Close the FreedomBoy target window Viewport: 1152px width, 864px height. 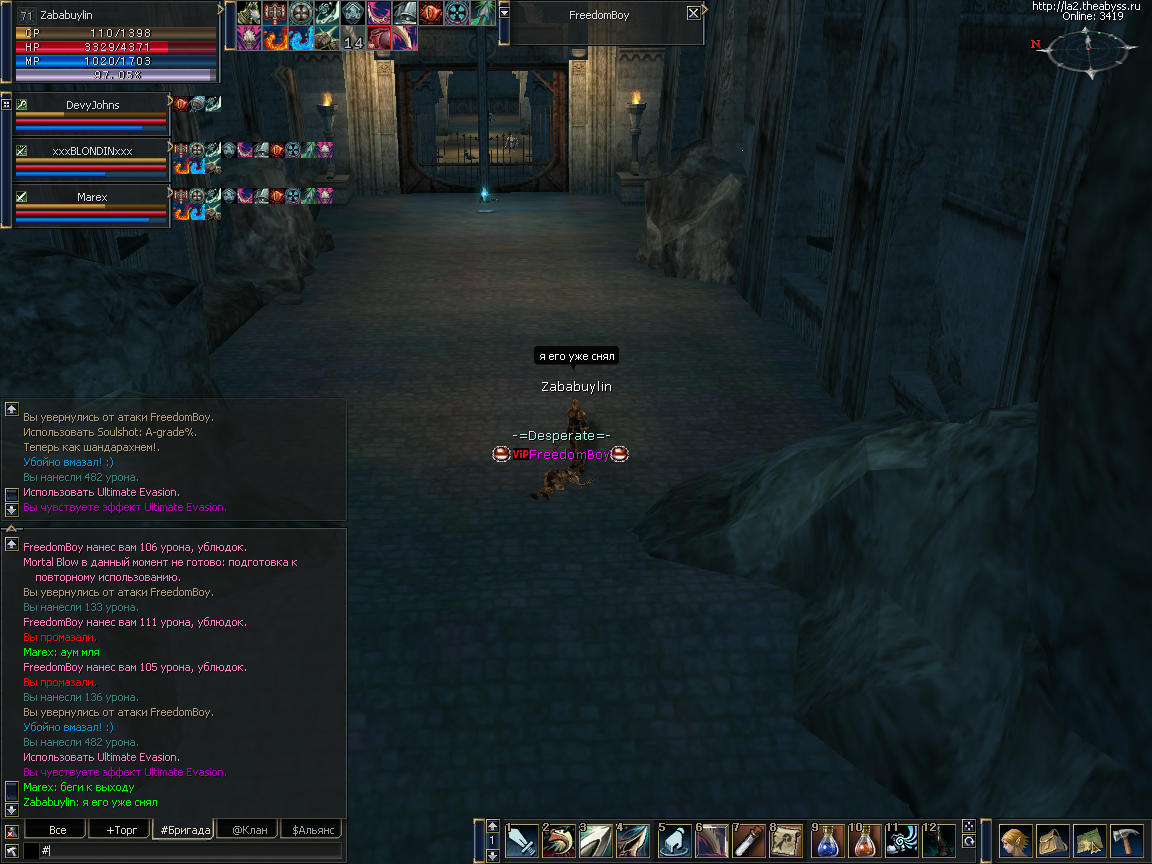pos(694,14)
